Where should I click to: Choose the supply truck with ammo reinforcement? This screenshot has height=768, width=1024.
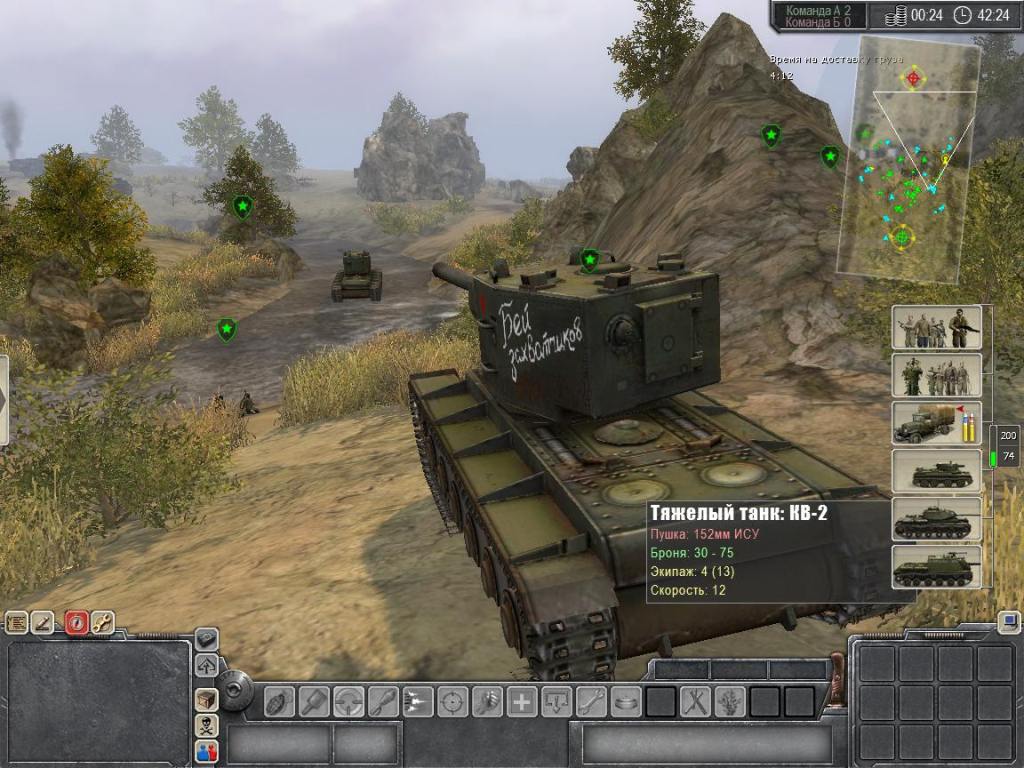coord(936,423)
